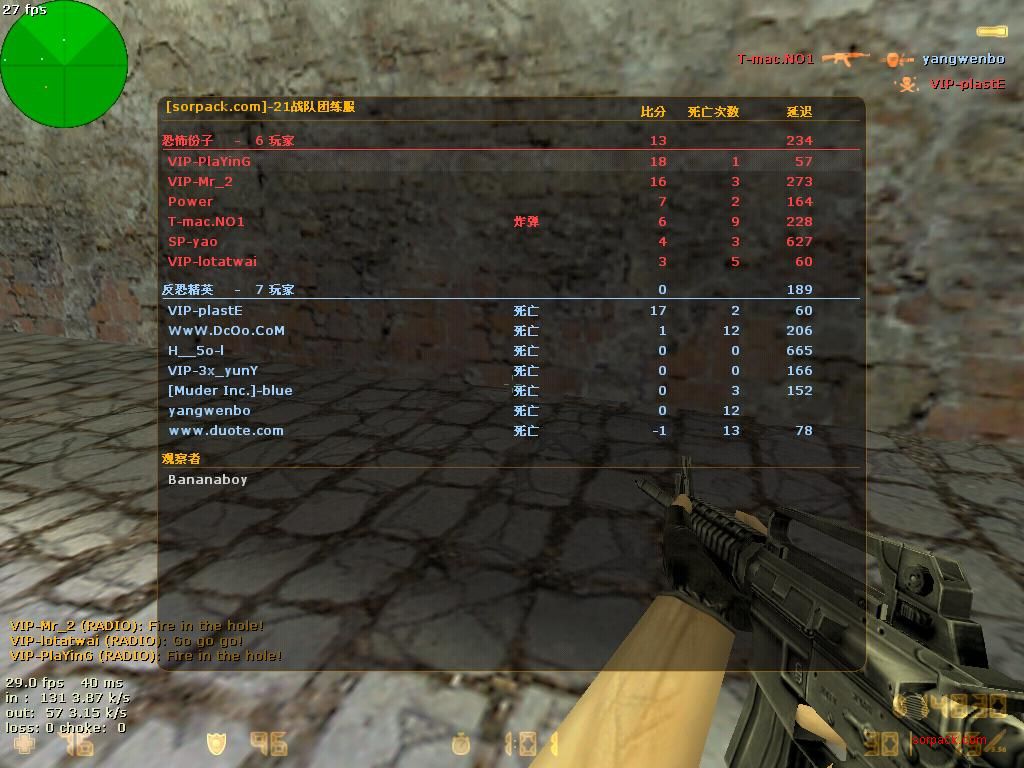
Task: Choose the player named Power
Action: 190,201
